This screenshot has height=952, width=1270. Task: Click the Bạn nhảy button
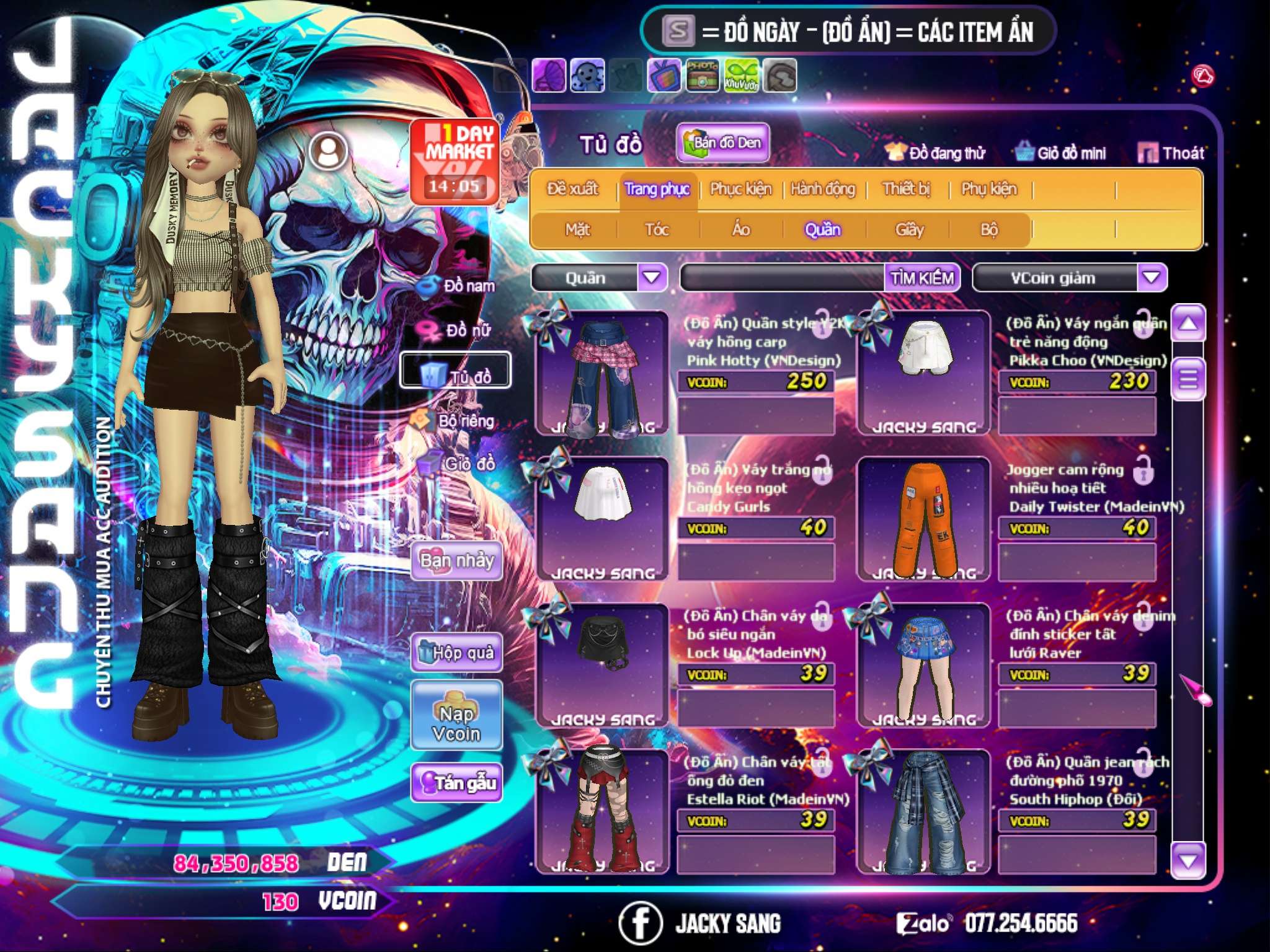(456, 561)
